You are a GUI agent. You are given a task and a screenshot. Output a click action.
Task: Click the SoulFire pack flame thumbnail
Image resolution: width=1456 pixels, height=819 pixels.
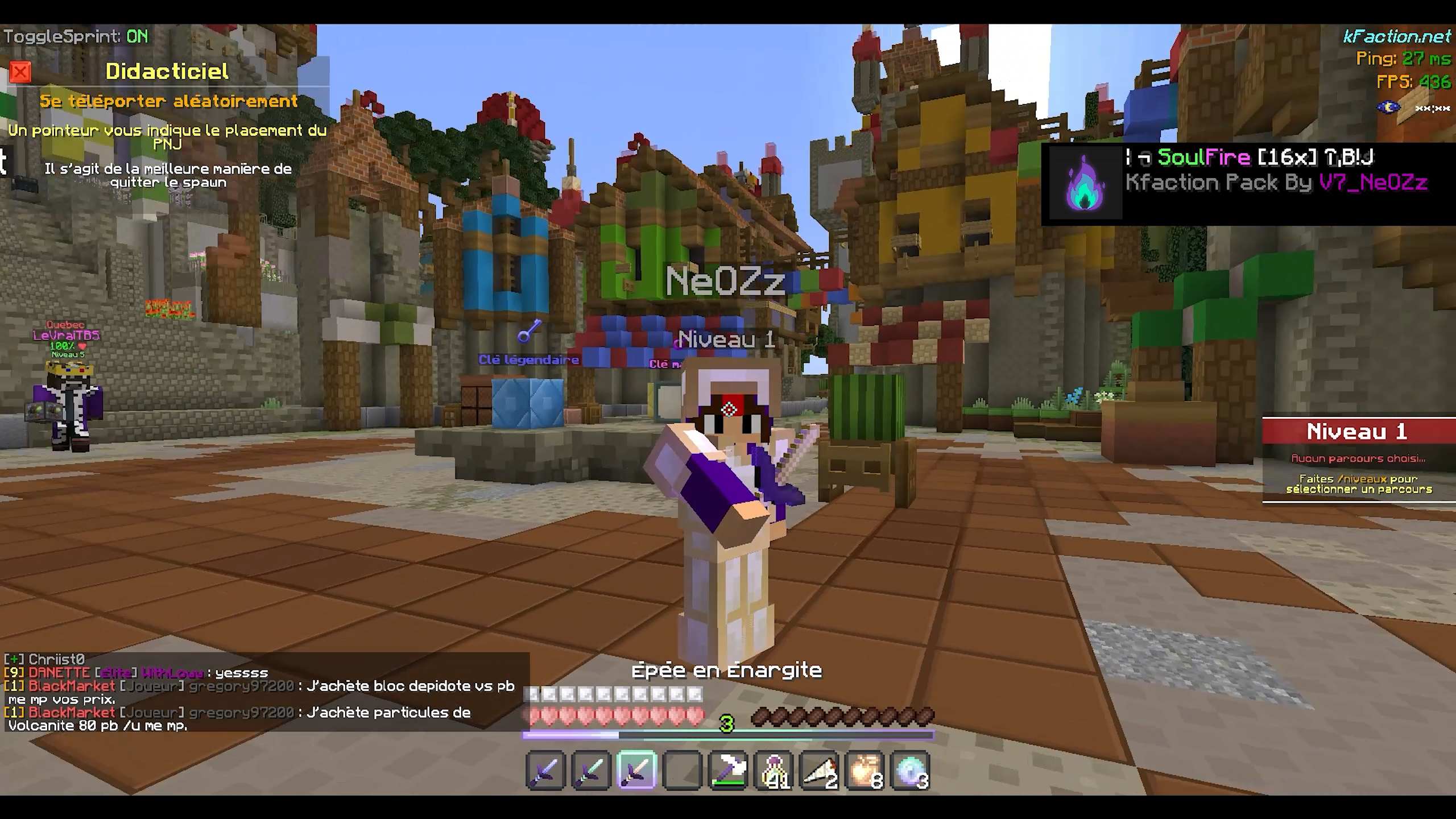[1085, 183]
